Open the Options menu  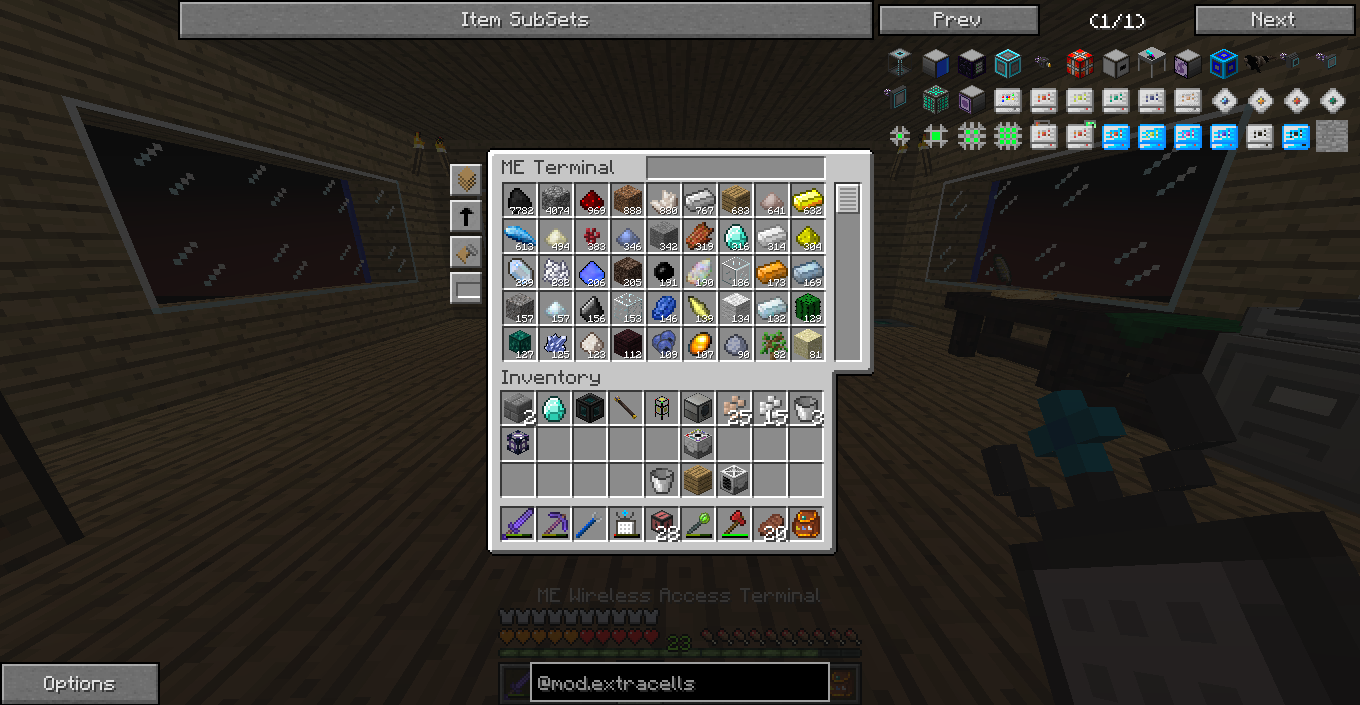click(x=79, y=684)
